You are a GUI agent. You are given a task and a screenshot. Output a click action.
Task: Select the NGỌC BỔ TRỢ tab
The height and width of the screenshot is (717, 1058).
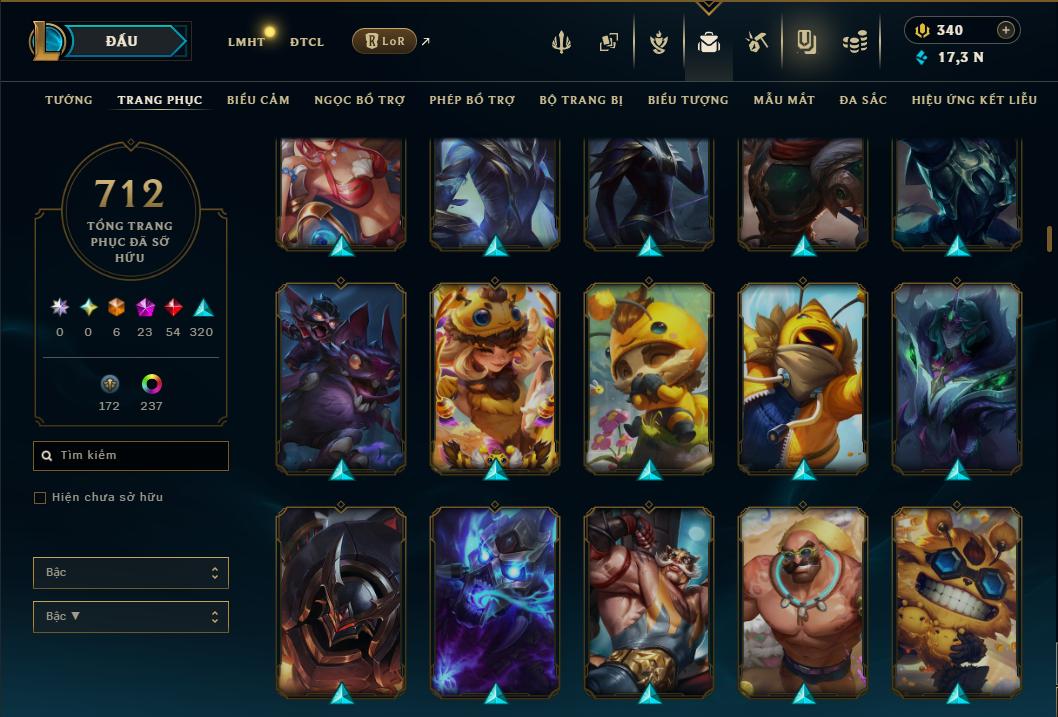tap(359, 100)
